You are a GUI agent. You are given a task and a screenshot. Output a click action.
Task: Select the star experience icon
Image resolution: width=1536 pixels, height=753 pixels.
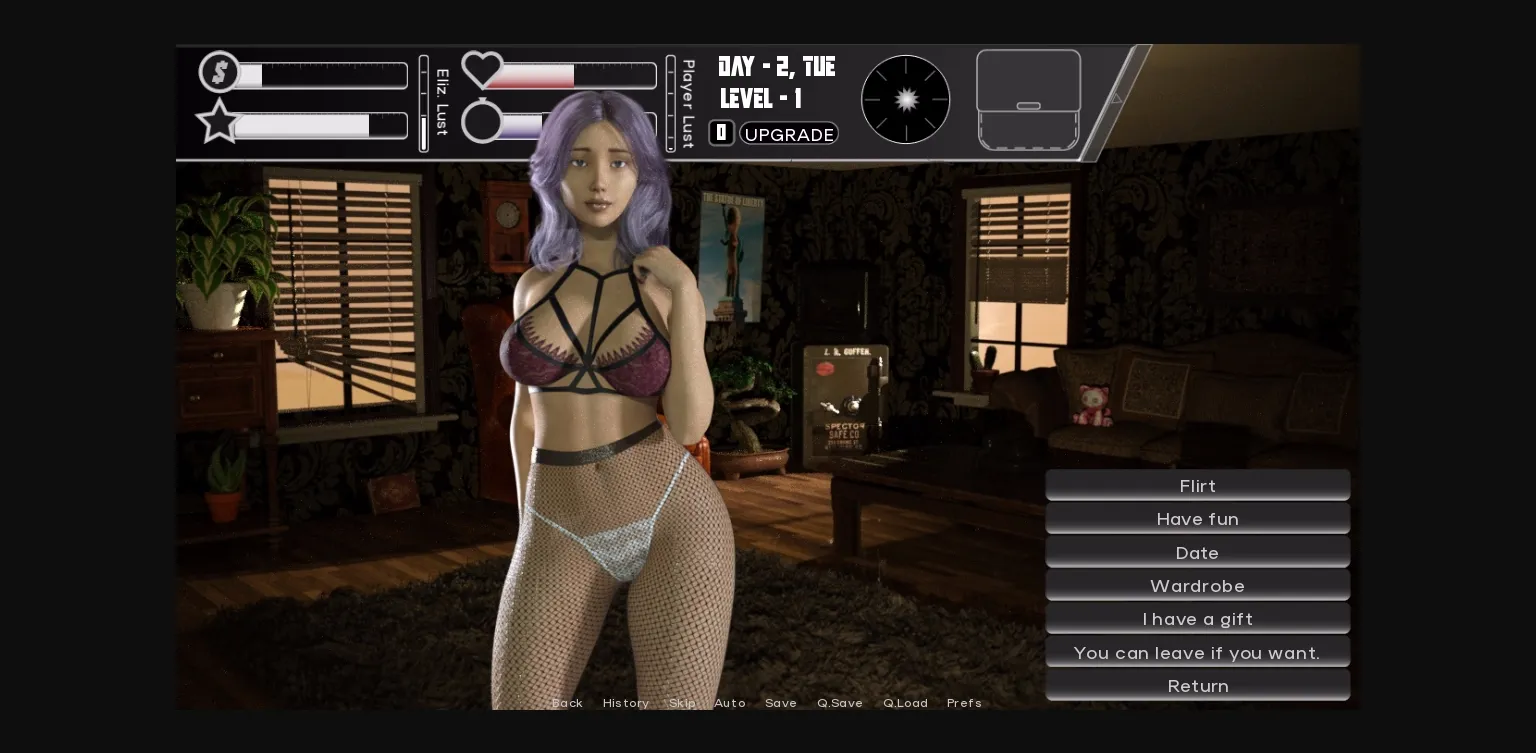tap(219, 123)
